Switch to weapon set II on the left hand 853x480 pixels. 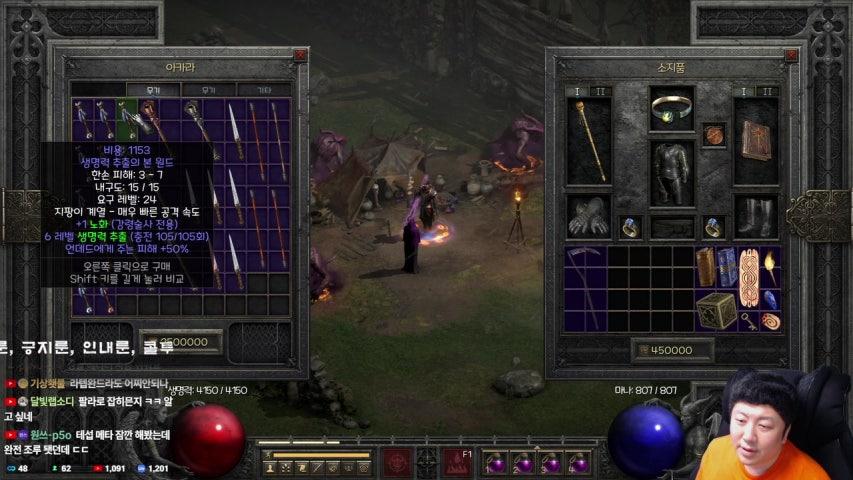click(x=601, y=91)
